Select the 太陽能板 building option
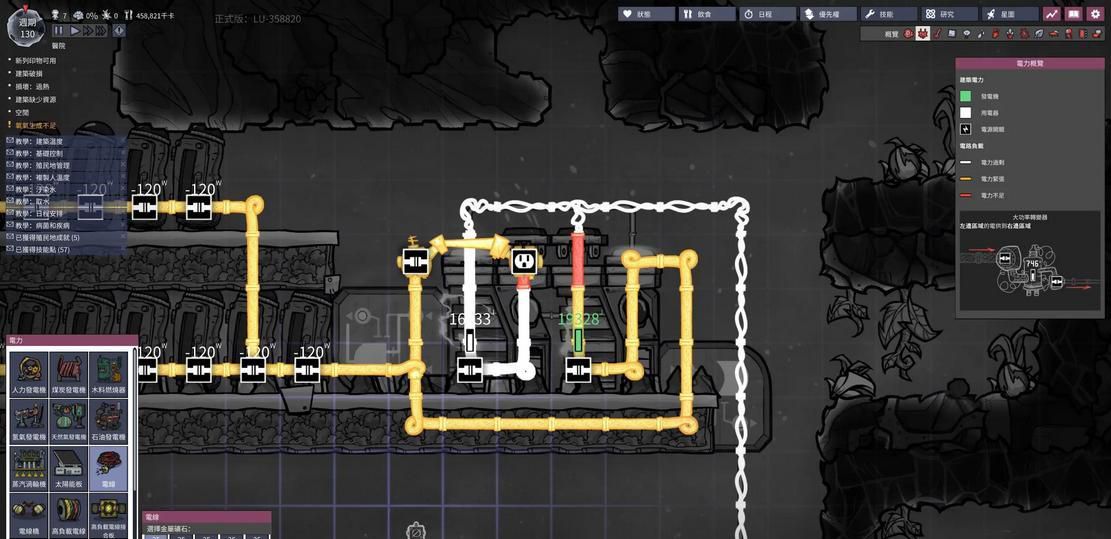 coord(69,468)
